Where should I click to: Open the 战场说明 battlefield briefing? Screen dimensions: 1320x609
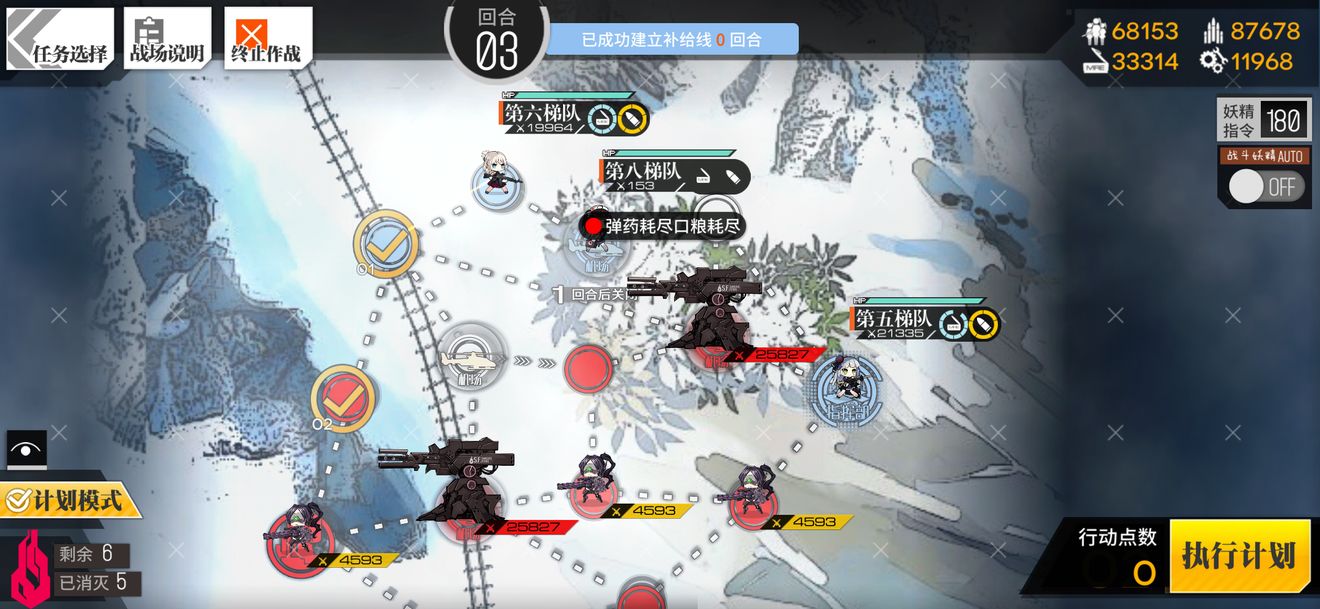click(x=167, y=40)
